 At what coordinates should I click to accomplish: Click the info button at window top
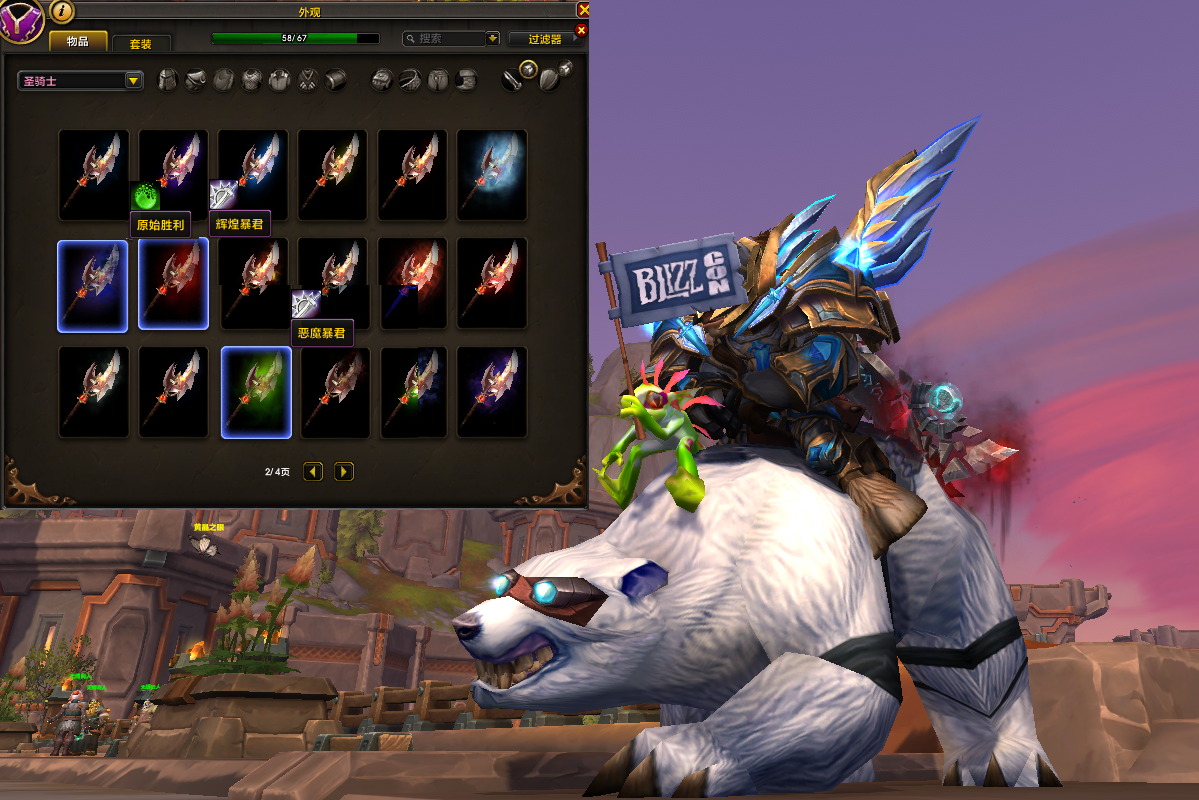[62, 11]
